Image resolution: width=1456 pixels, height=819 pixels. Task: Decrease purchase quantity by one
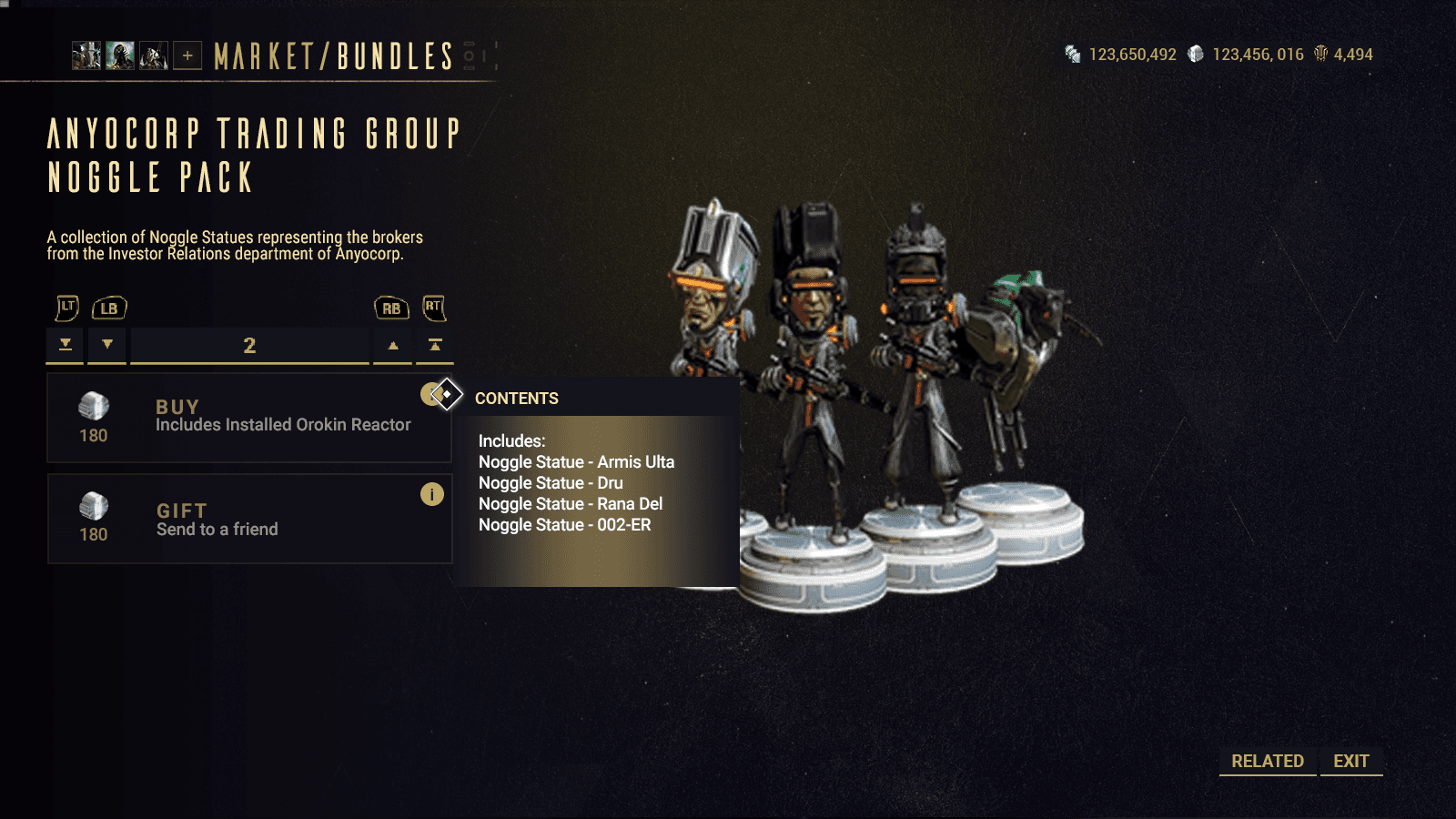(107, 346)
